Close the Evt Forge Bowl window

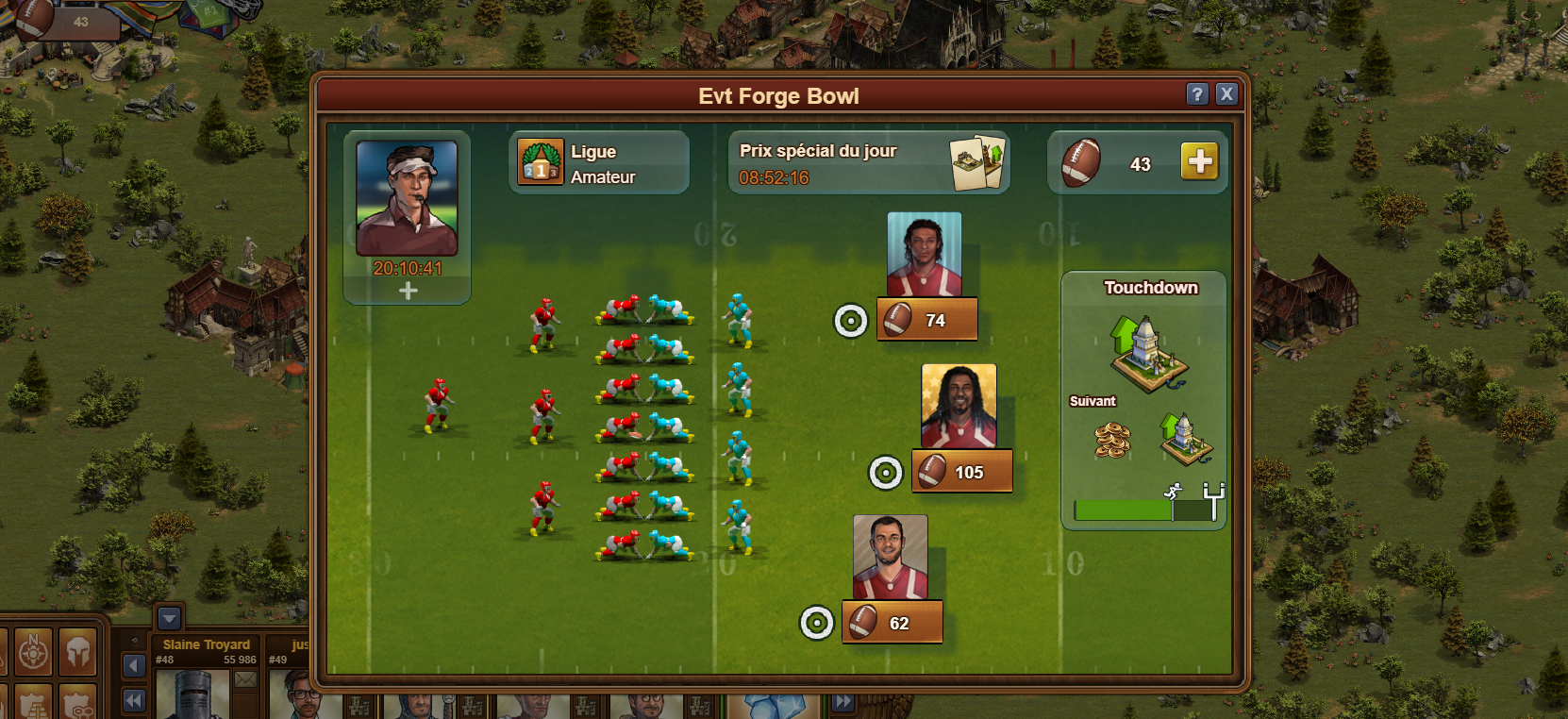tap(1226, 93)
